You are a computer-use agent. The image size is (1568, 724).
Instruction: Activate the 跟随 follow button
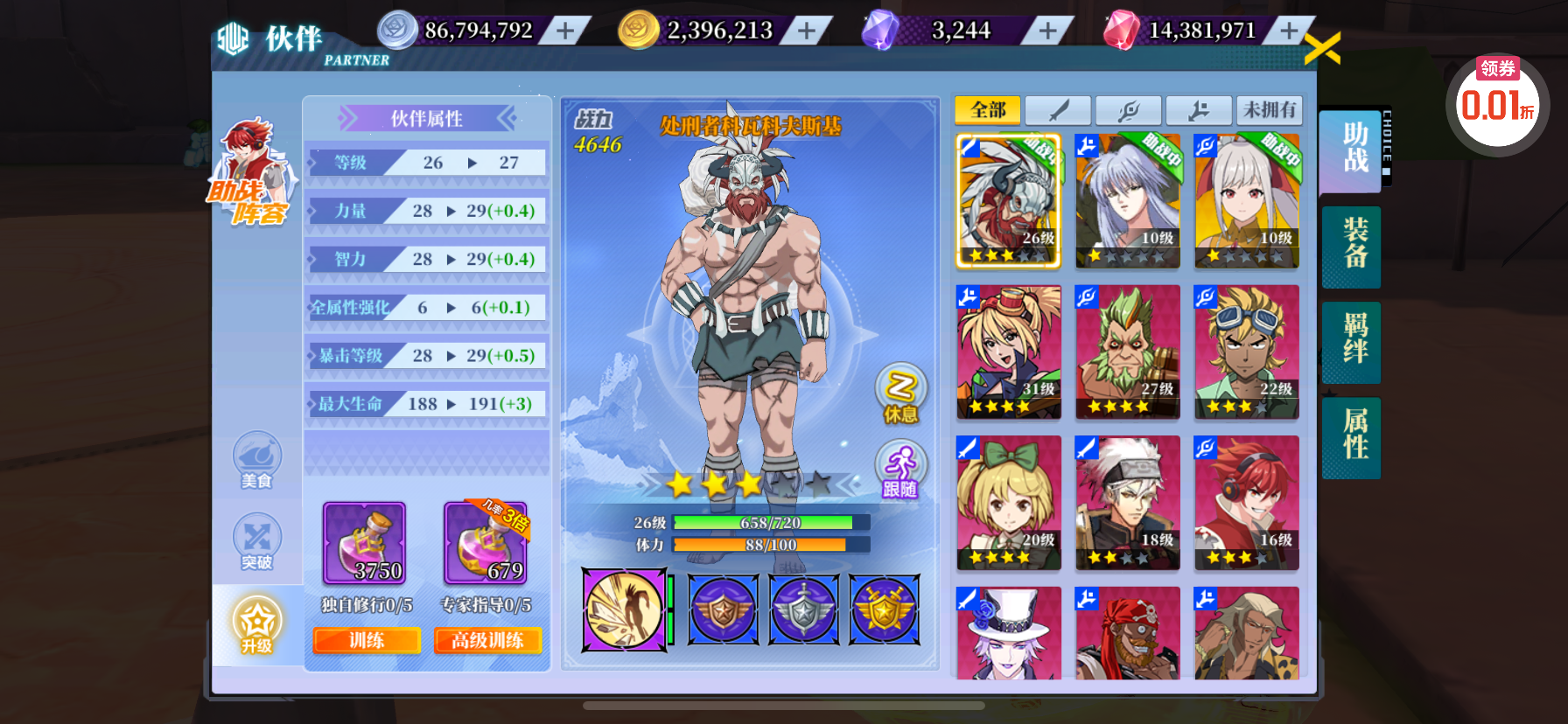900,470
